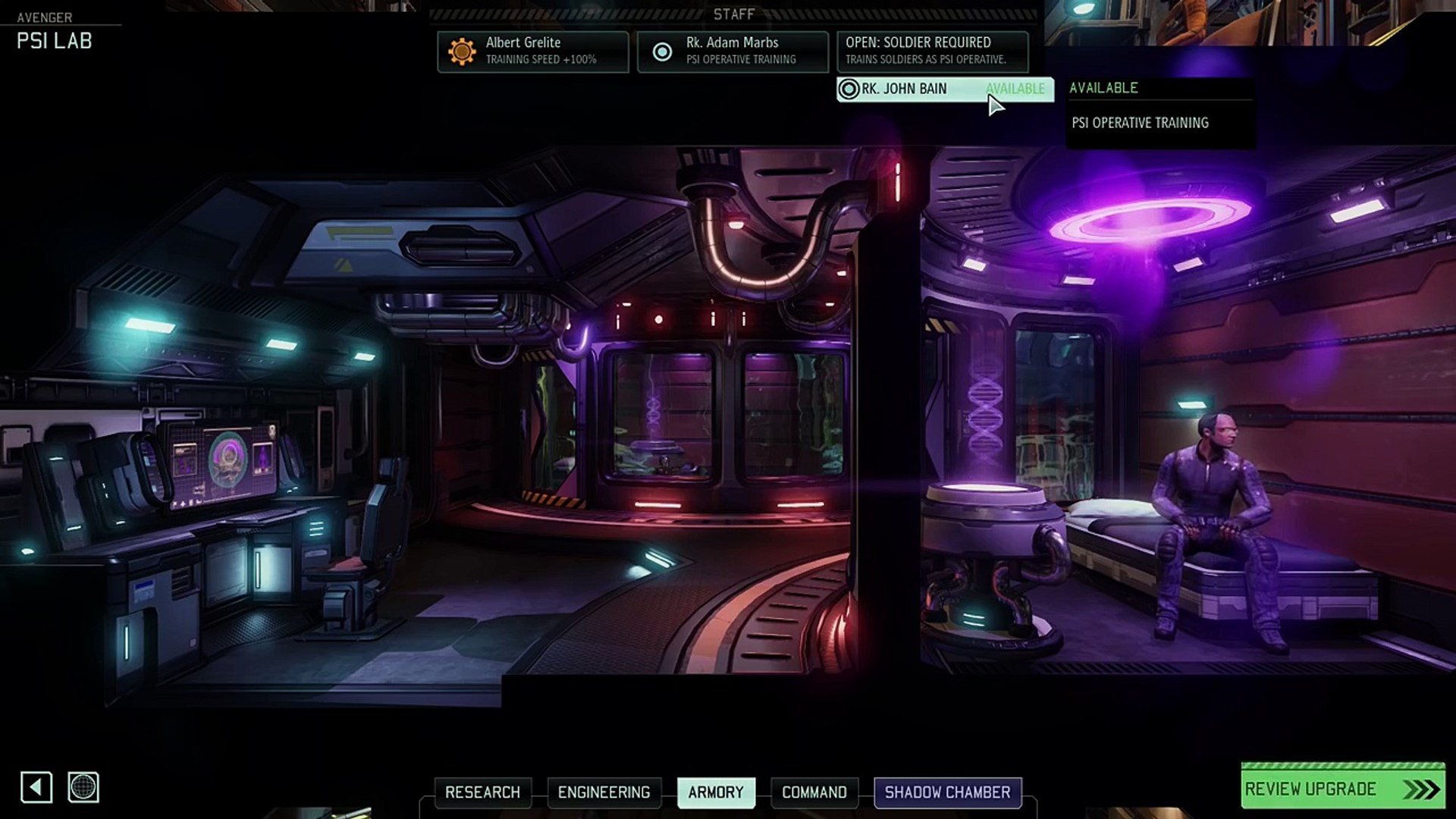Viewport: 1456px width, 819px height.
Task: Go to the Research section
Action: [482, 792]
